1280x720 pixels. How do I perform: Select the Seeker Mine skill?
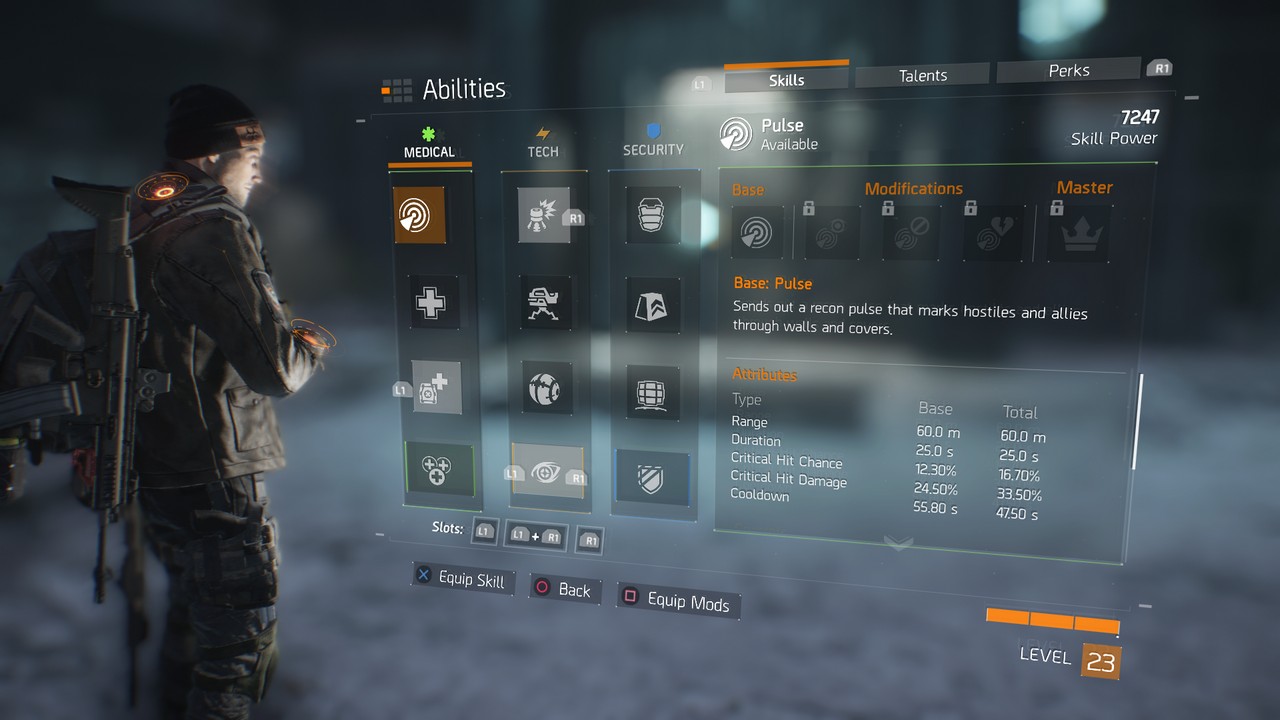pos(548,387)
